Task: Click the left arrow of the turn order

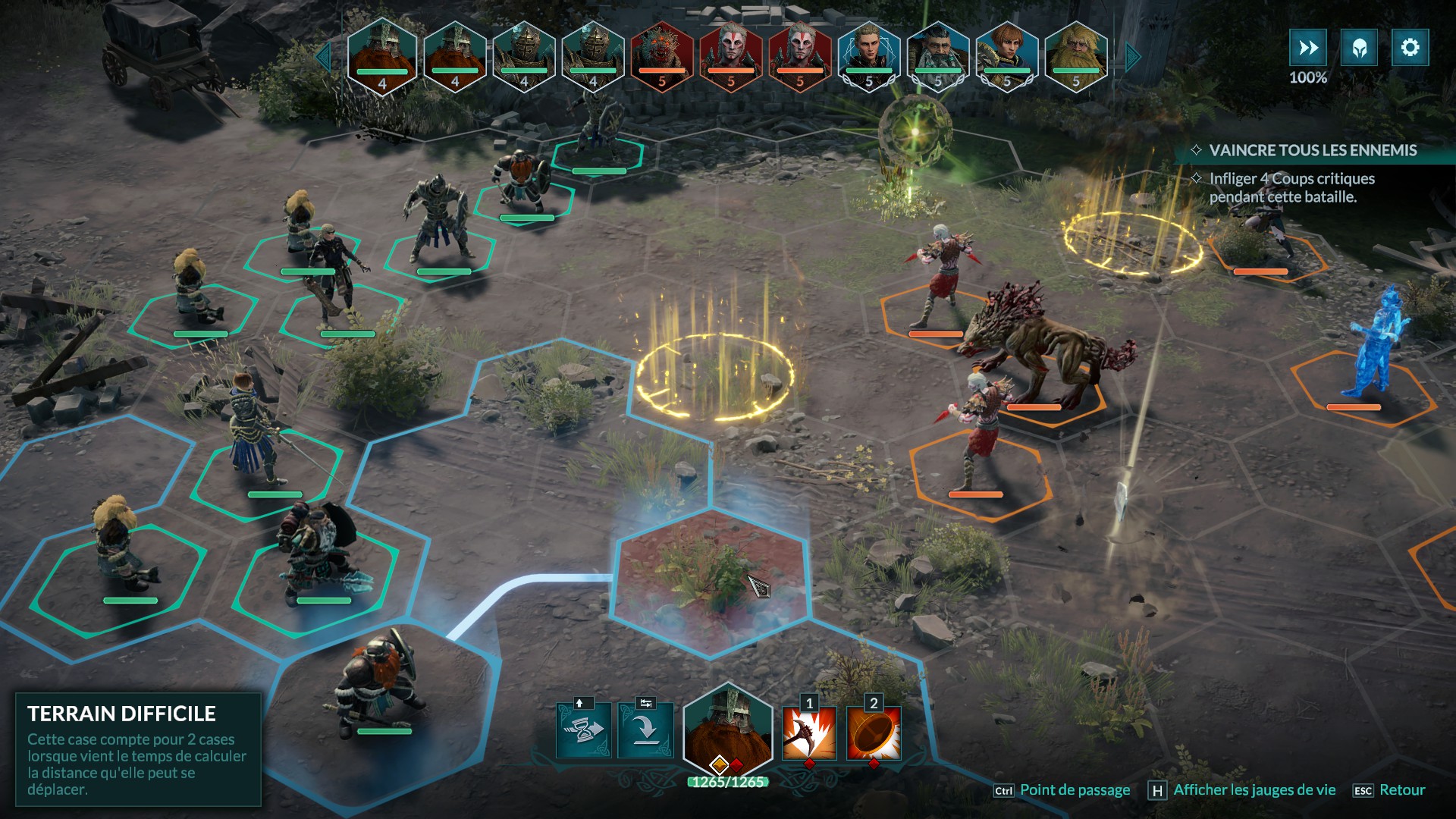Action: pos(324,56)
